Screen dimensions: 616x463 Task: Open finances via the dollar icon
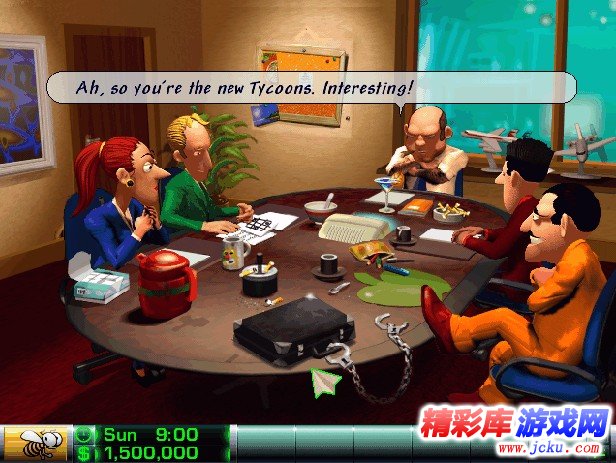85,453
